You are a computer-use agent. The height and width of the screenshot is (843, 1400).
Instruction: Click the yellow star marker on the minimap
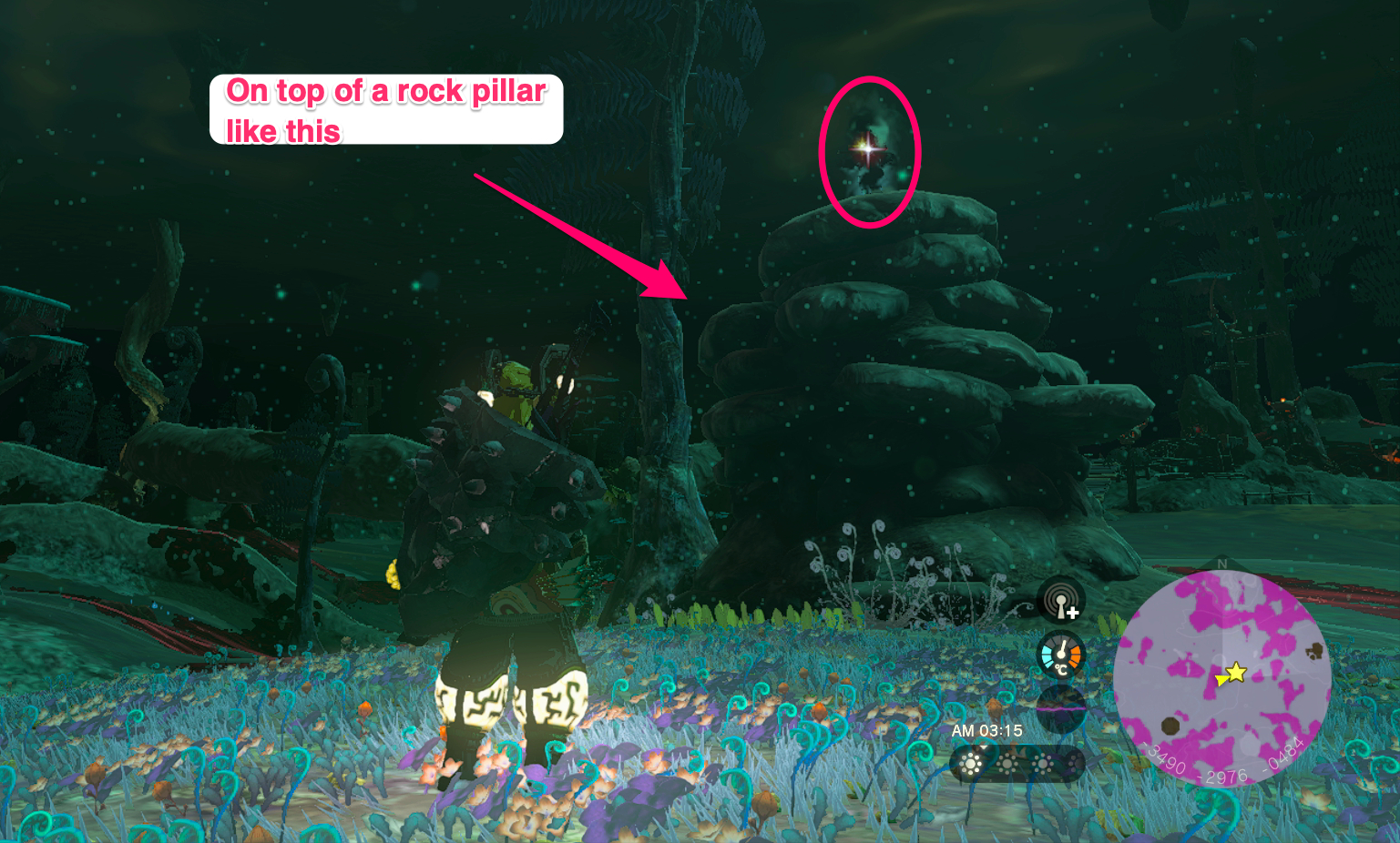1235,673
